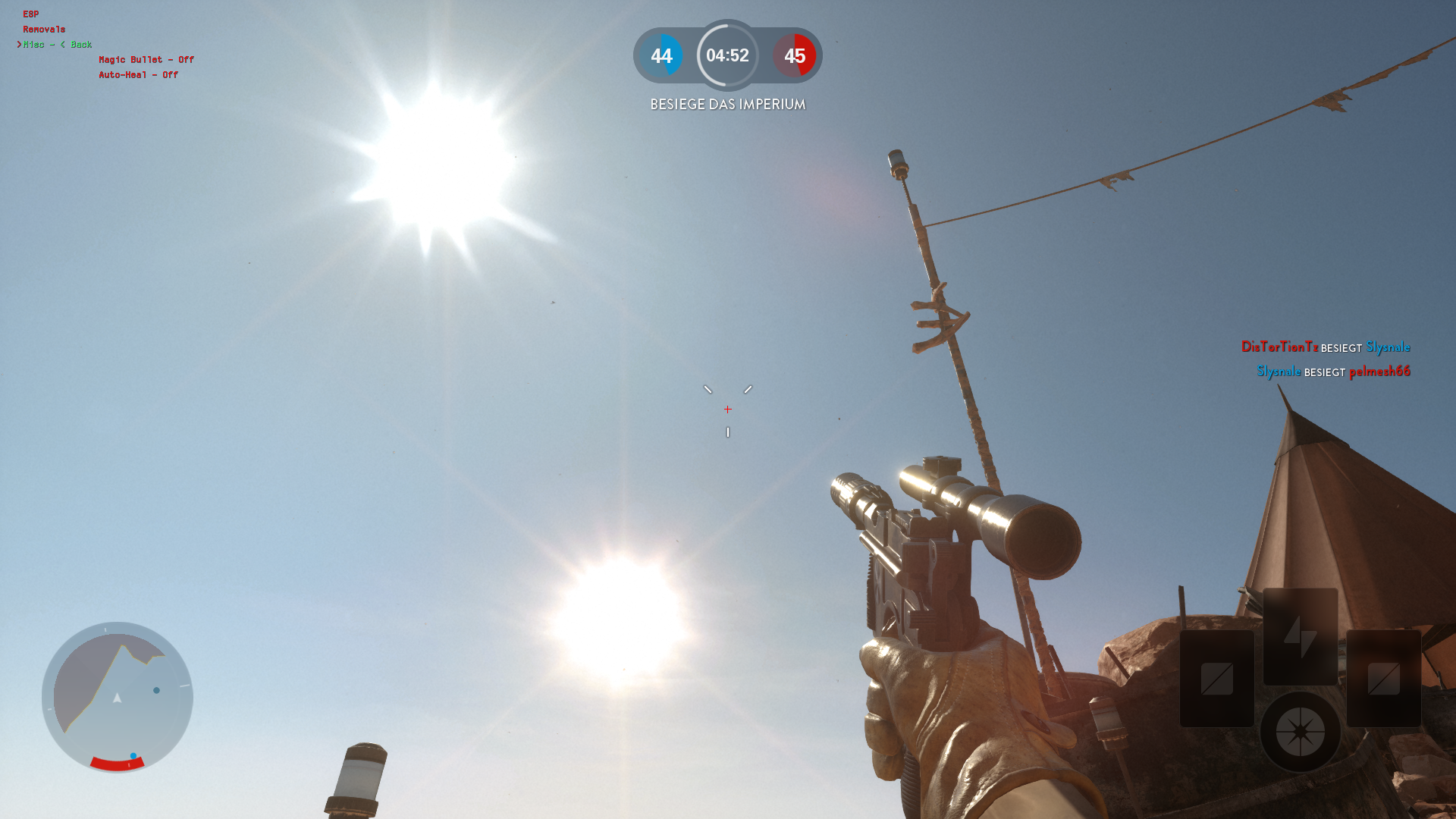Click the red team score badge showing 45
The height and width of the screenshot is (819, 1456).
point(795,56)
